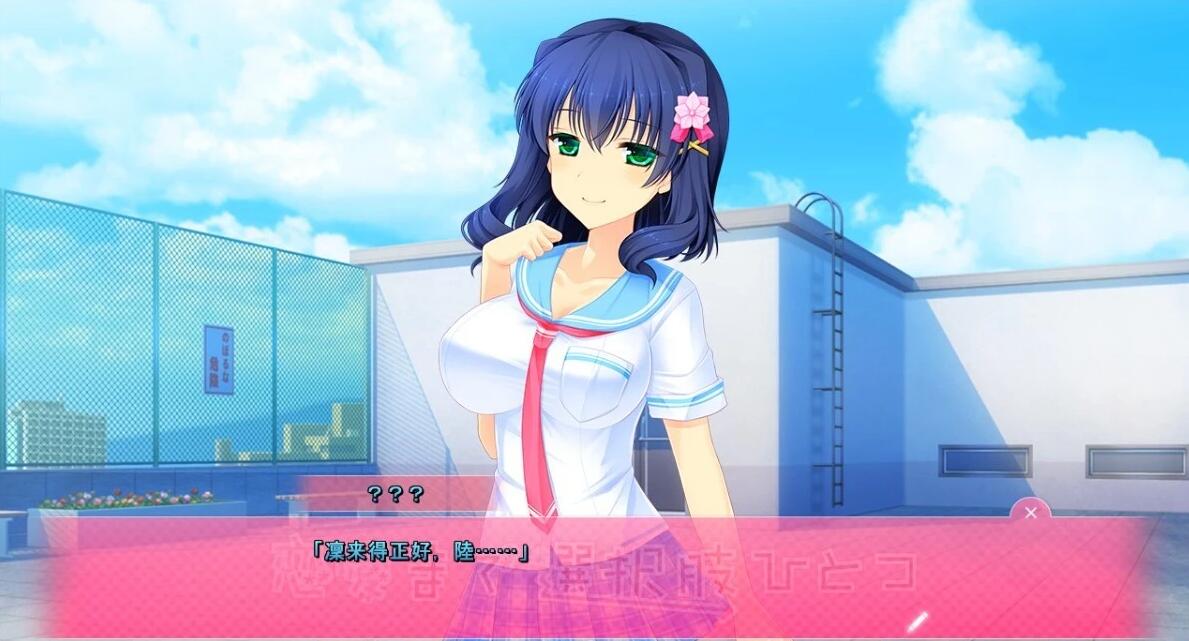Click the pink dialogue text box to continue
1189x641 pixels.
(x=600, y=580)
